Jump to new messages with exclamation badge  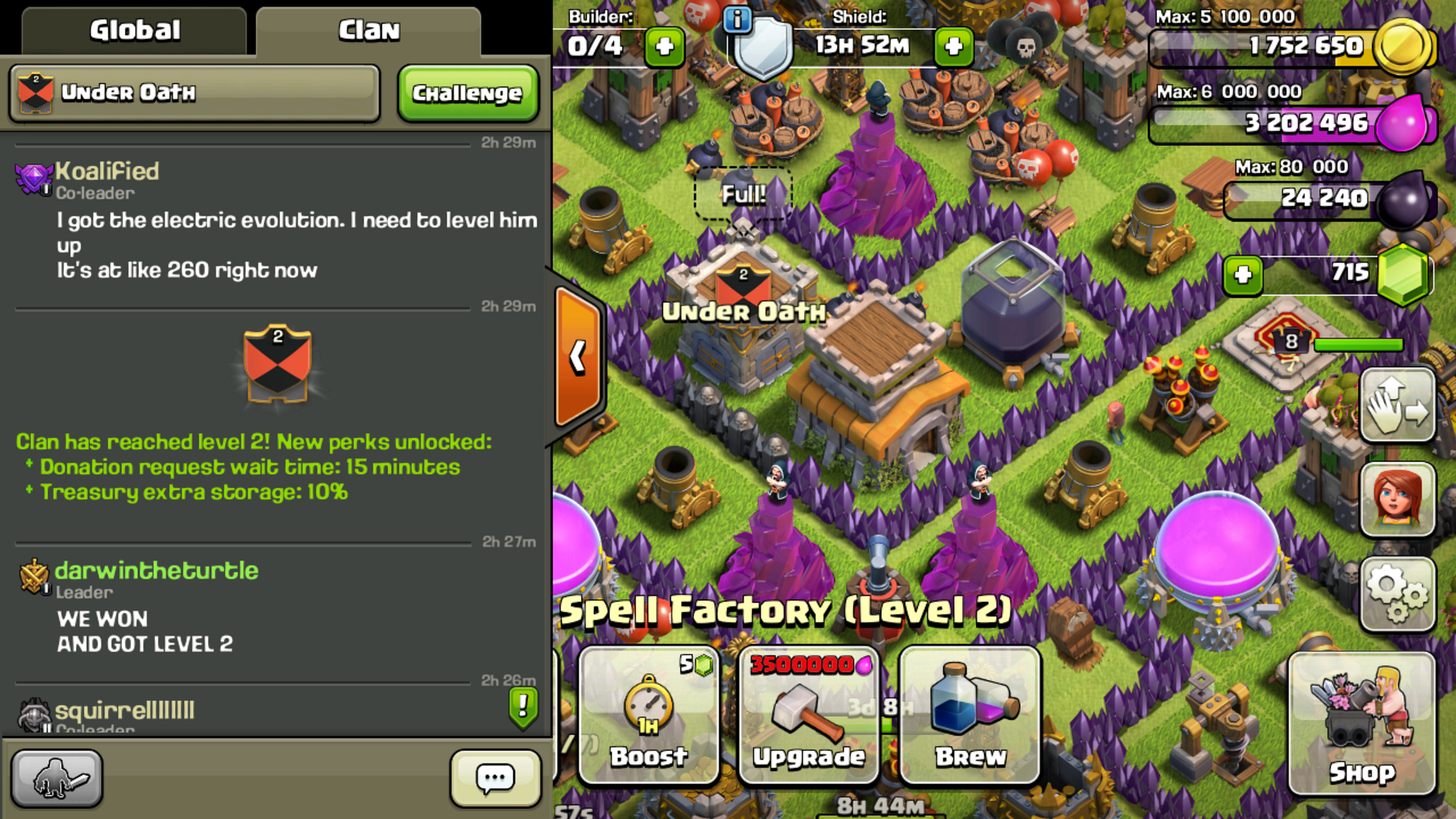click(523, 707)
